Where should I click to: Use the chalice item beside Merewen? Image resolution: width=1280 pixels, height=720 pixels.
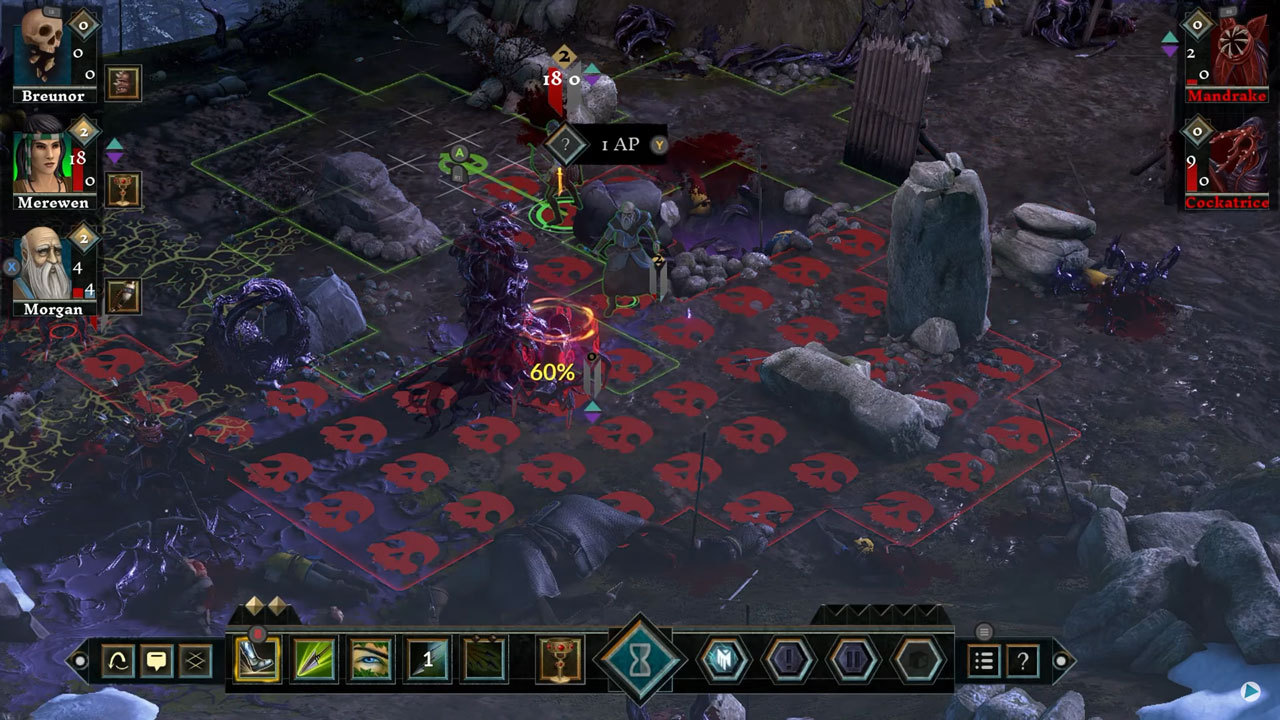pyautogui.click(x=123, y=189)
